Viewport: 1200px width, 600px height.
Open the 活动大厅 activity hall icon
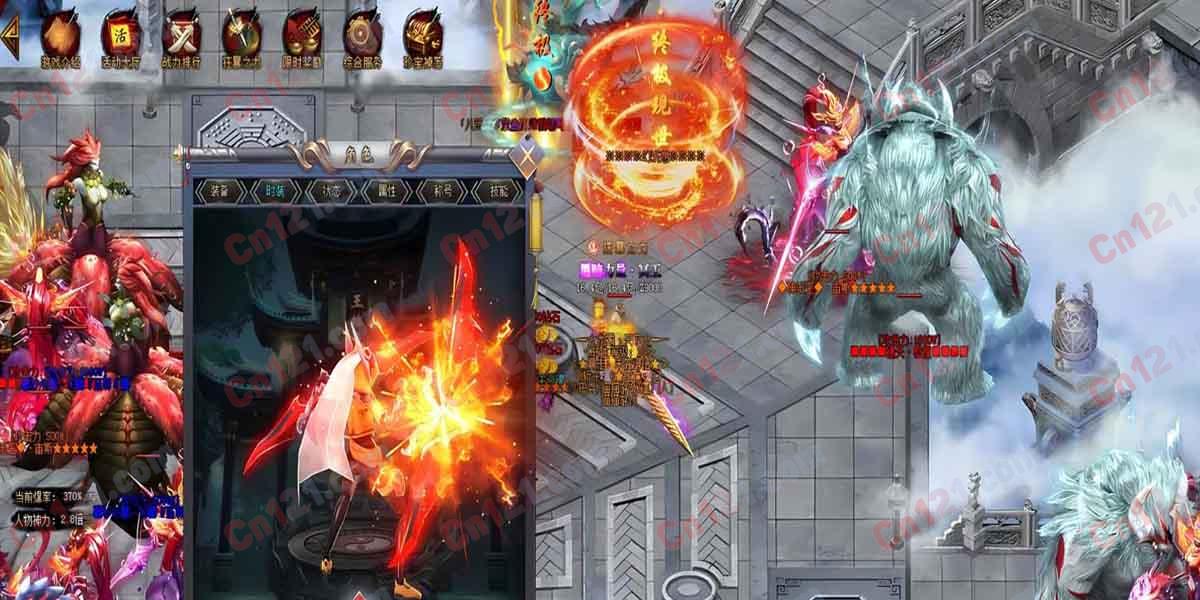tap(121, 35)
